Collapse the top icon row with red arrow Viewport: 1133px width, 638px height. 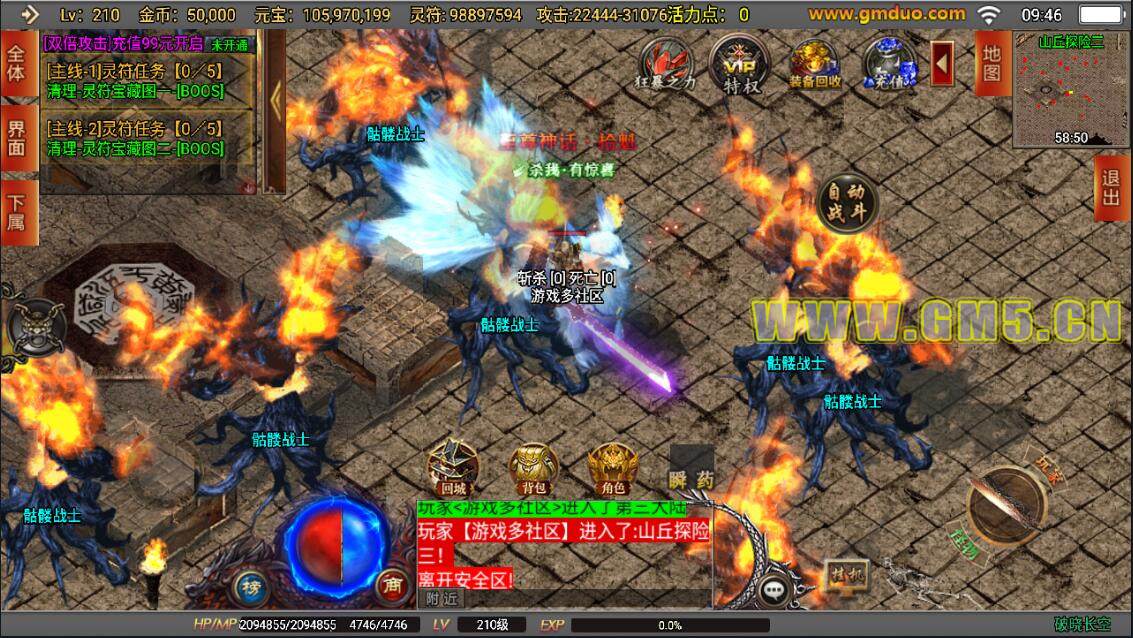(x=942, y=63)
